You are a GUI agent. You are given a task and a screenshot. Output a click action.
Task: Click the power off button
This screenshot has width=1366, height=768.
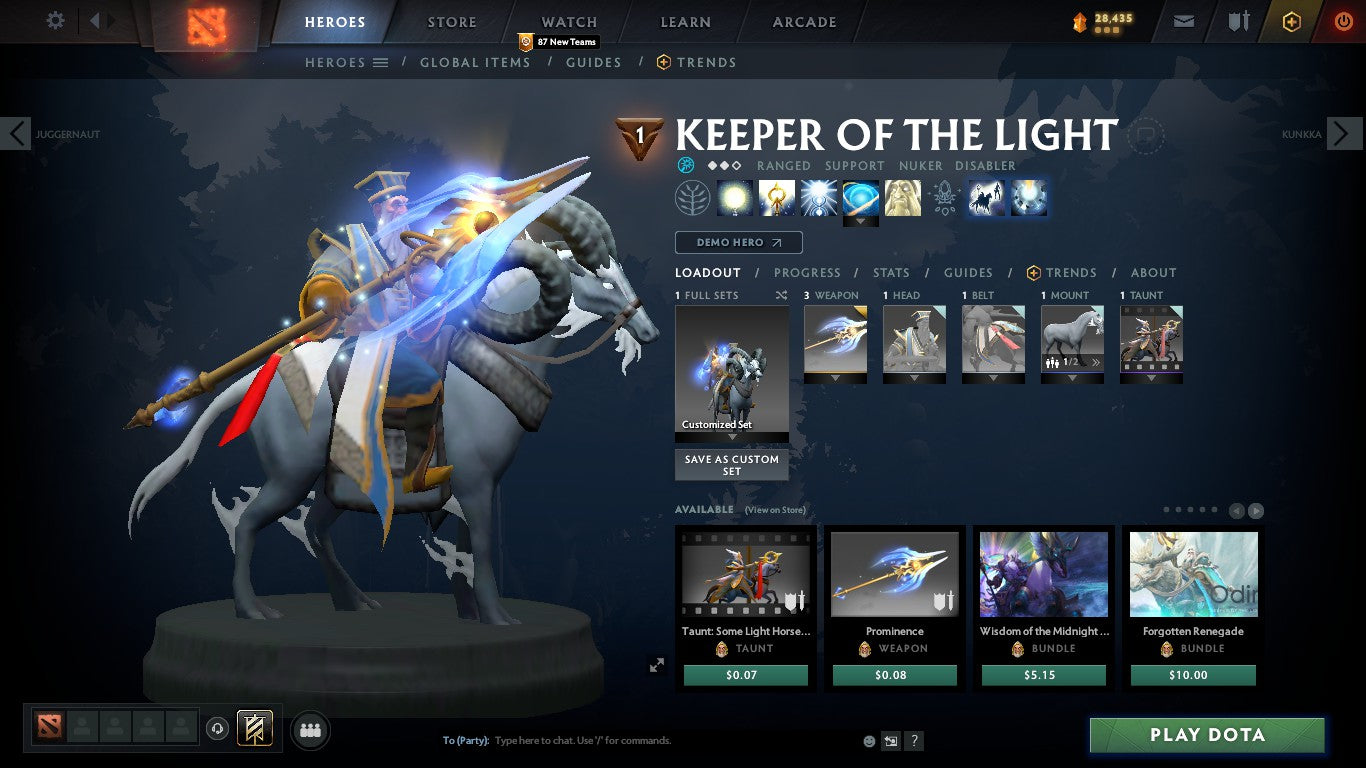[1343, 20]
